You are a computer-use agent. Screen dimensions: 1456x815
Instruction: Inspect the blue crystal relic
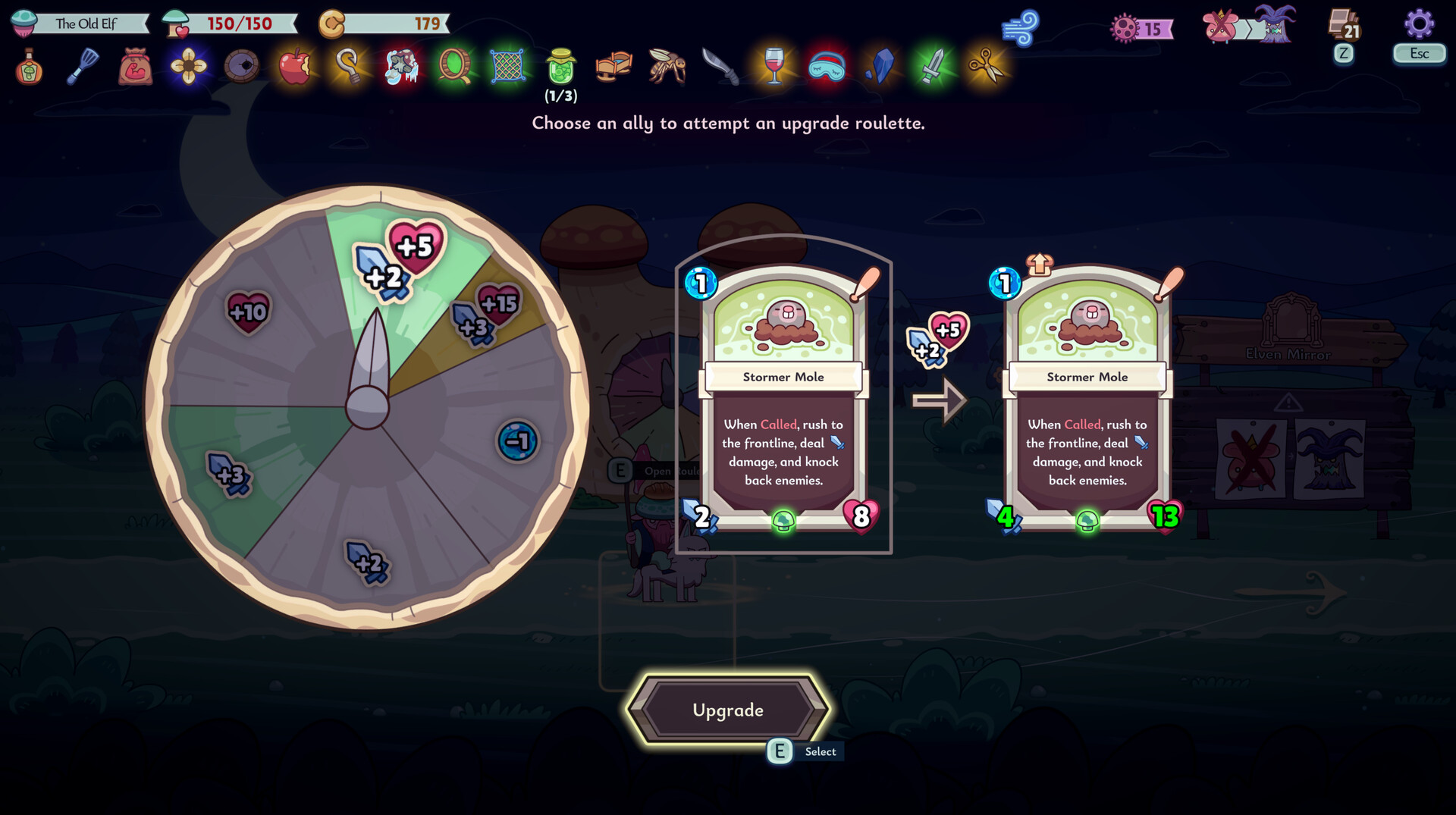tap(880, 67)
